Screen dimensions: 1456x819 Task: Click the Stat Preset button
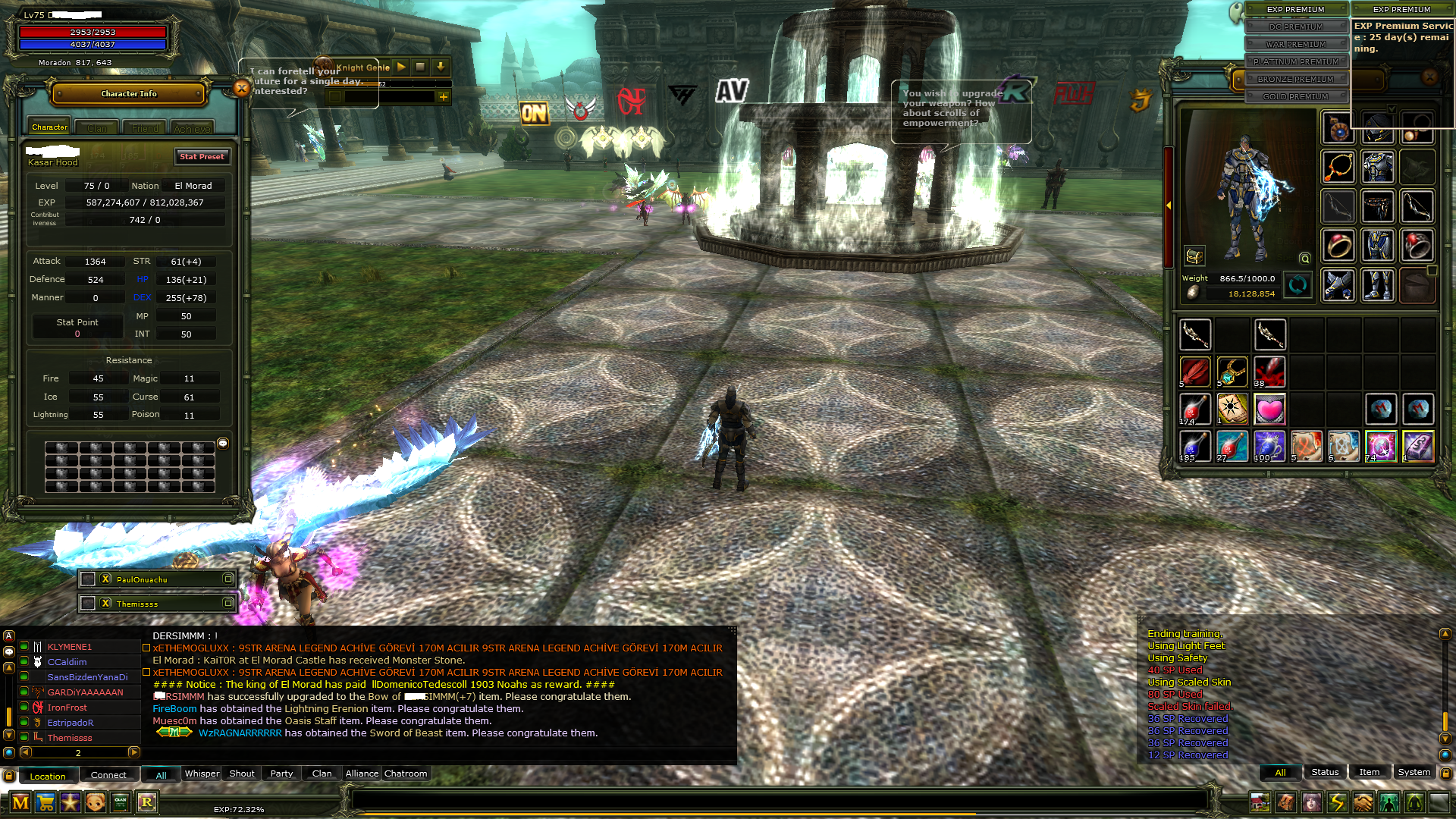coord(202,156)
